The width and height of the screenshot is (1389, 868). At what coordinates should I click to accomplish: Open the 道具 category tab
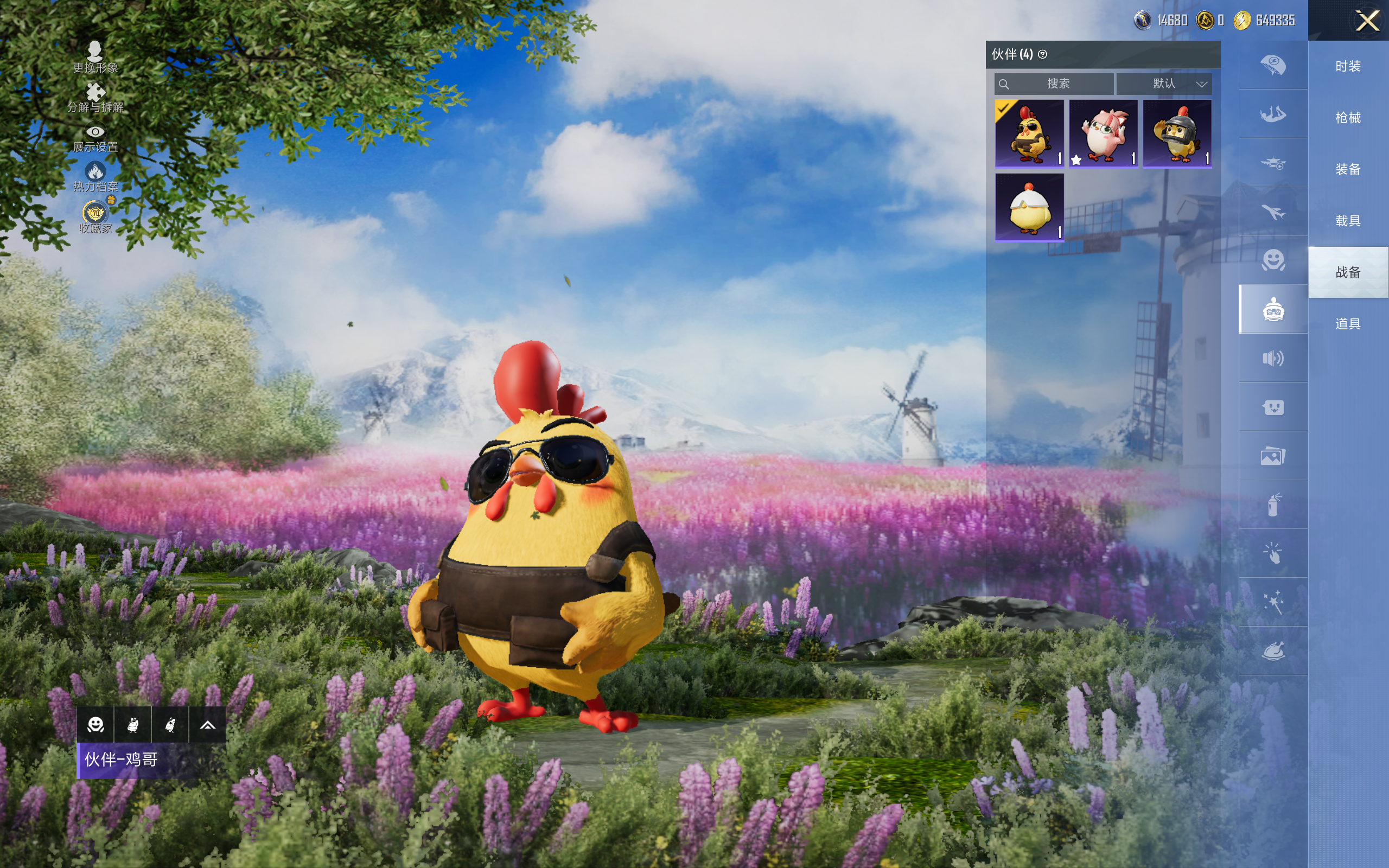[1348, 324]
